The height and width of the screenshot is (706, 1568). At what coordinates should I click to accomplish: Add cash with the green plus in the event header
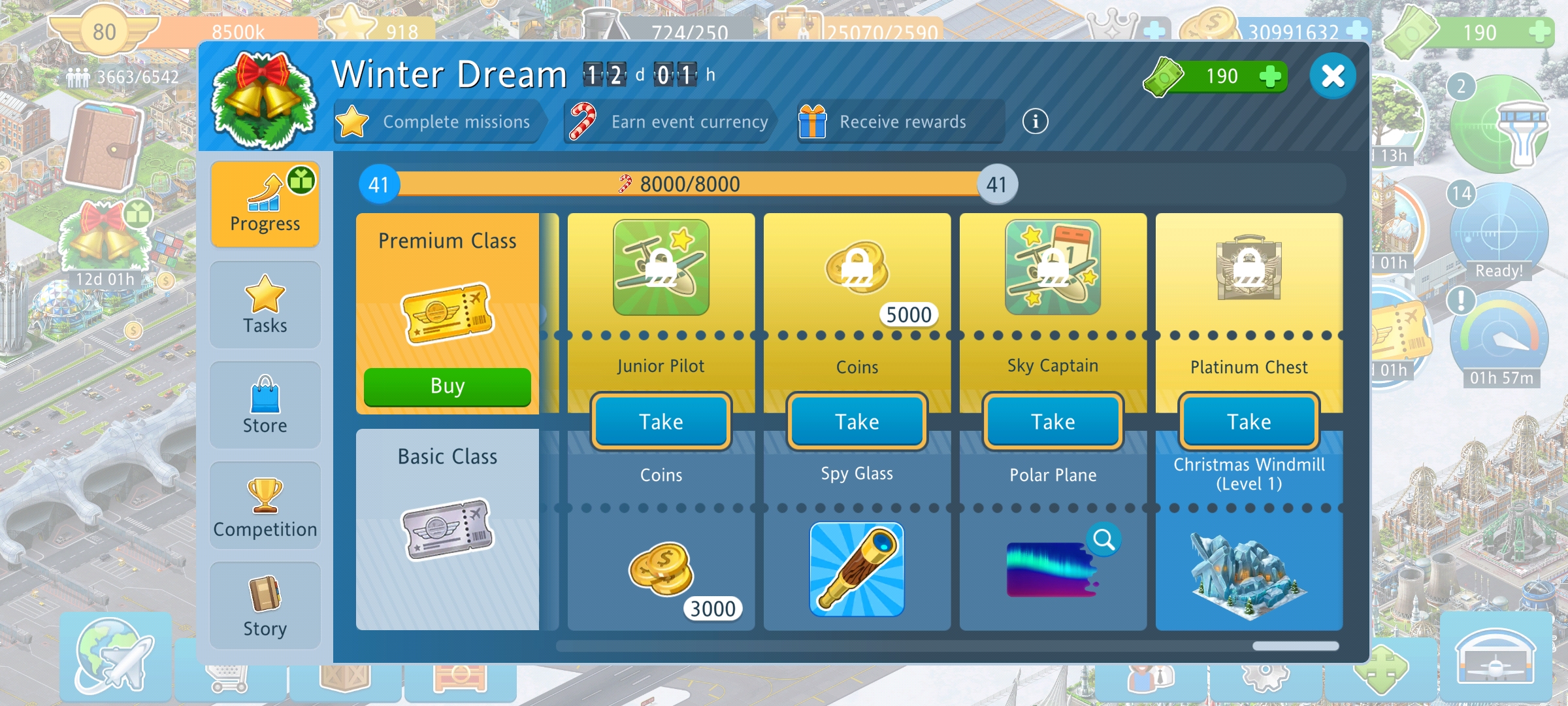[x=1269, y=76]
